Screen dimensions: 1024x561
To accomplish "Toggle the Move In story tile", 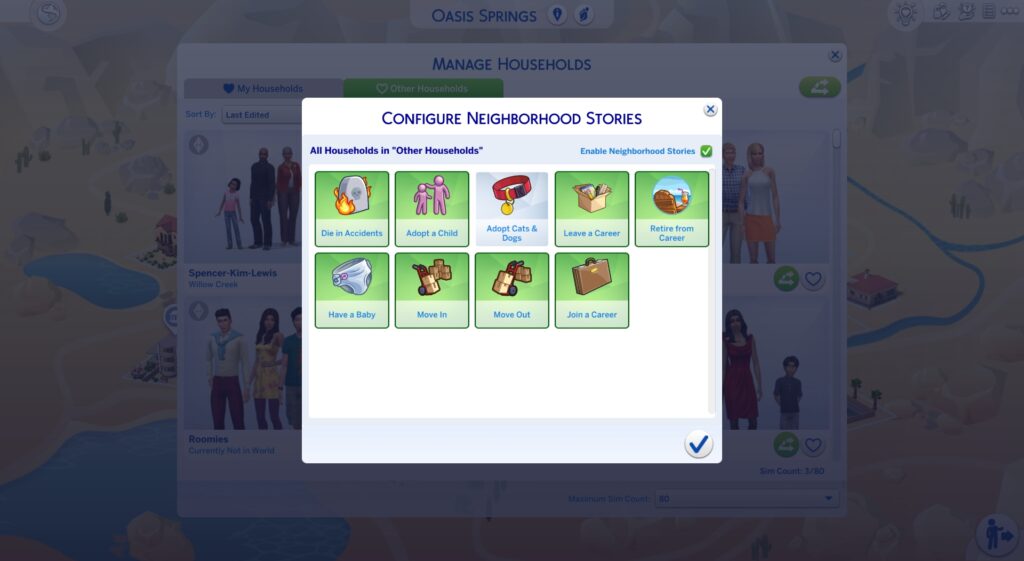I will (x=432, y=290).
